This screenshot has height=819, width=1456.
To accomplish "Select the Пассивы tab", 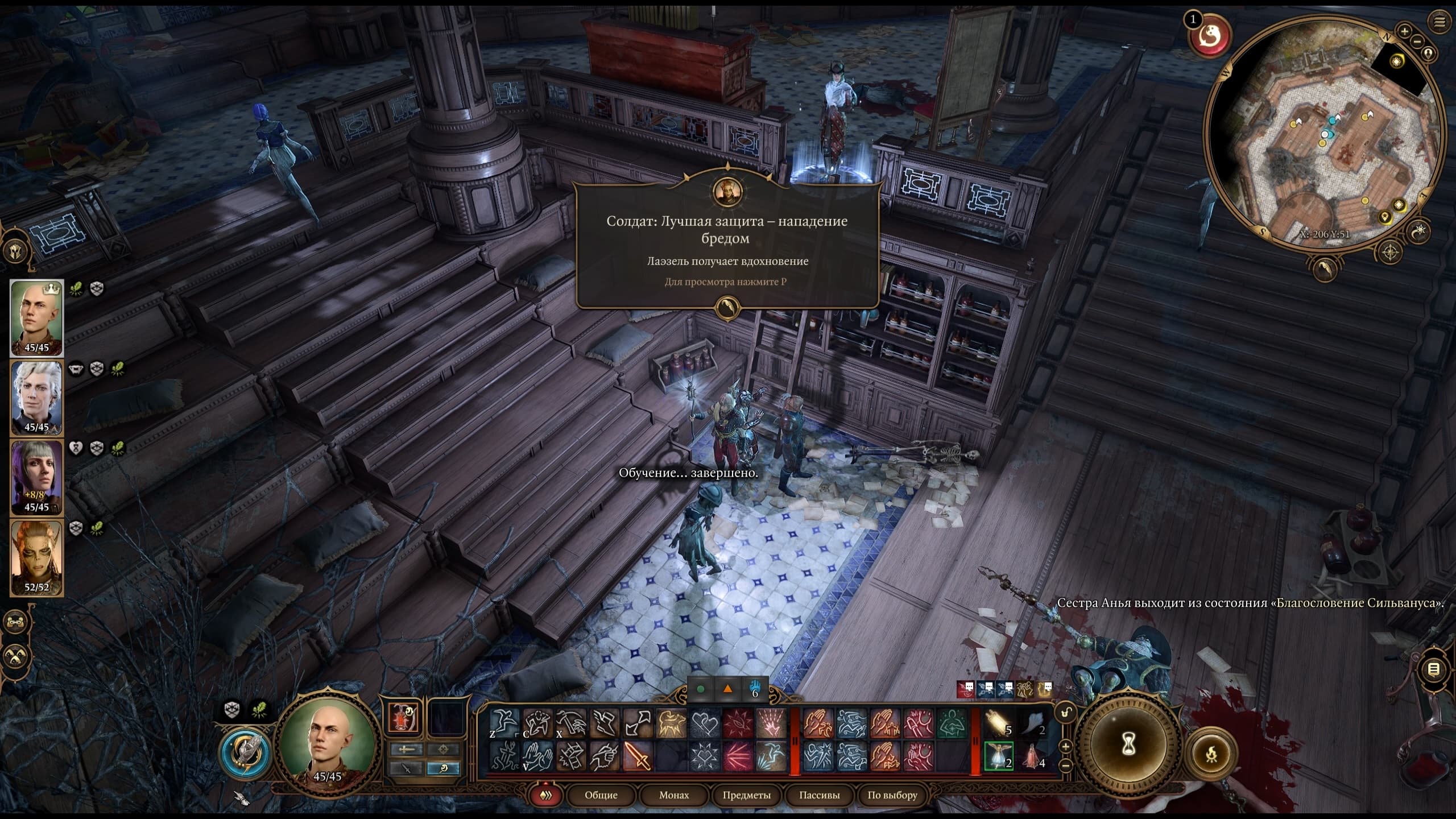I will click(x=819, y=795).
